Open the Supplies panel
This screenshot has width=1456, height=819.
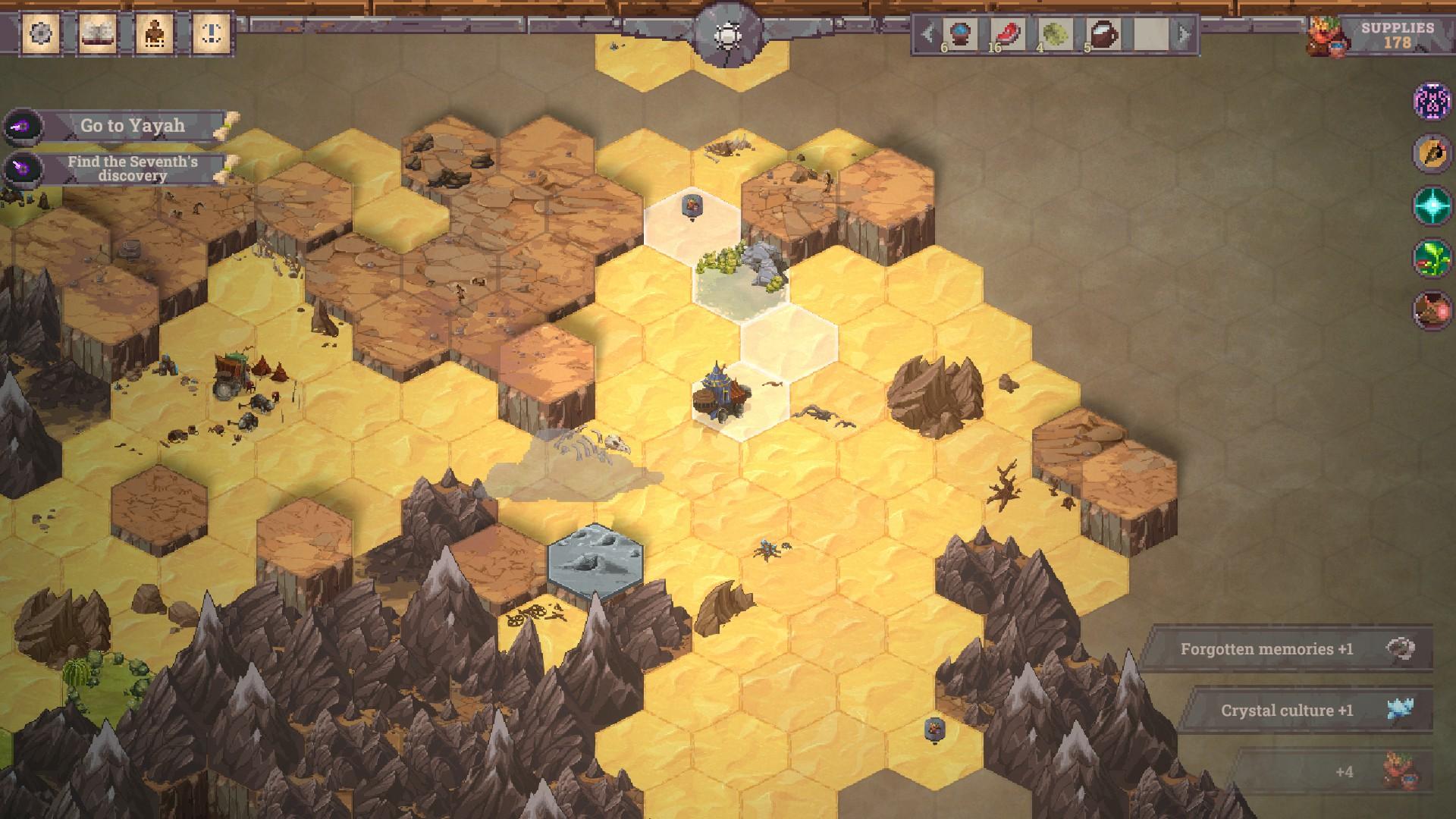click(x=1380, y=36)
